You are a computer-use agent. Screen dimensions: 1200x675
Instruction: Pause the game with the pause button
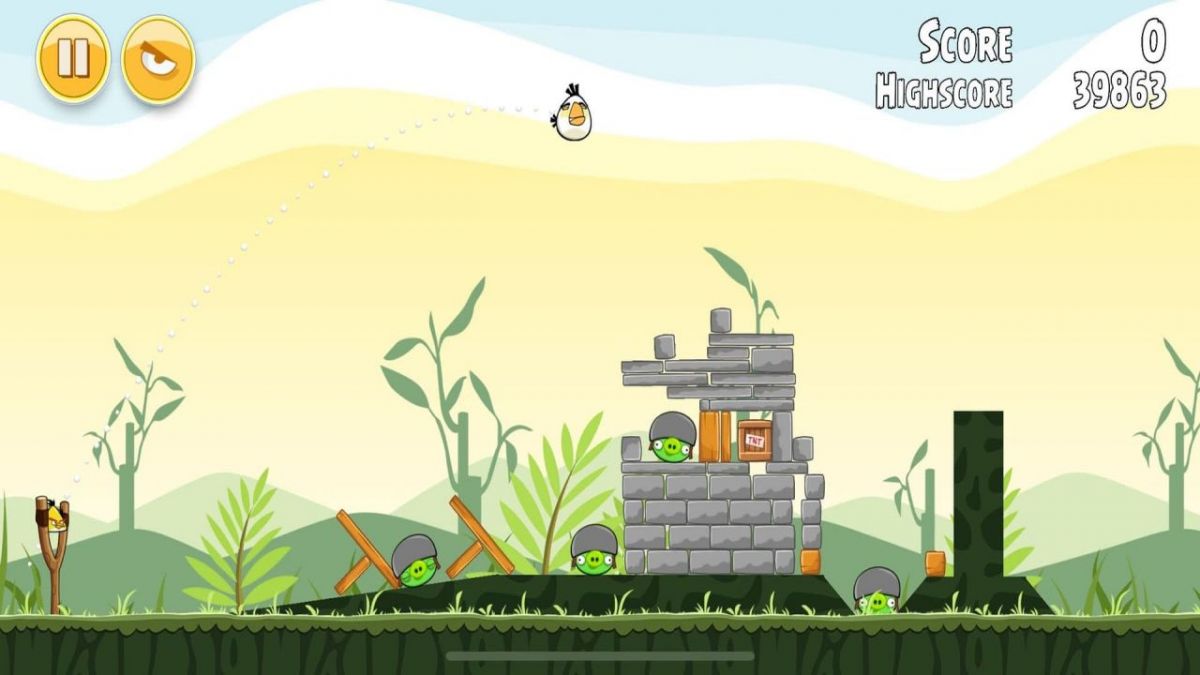point(73,58)
